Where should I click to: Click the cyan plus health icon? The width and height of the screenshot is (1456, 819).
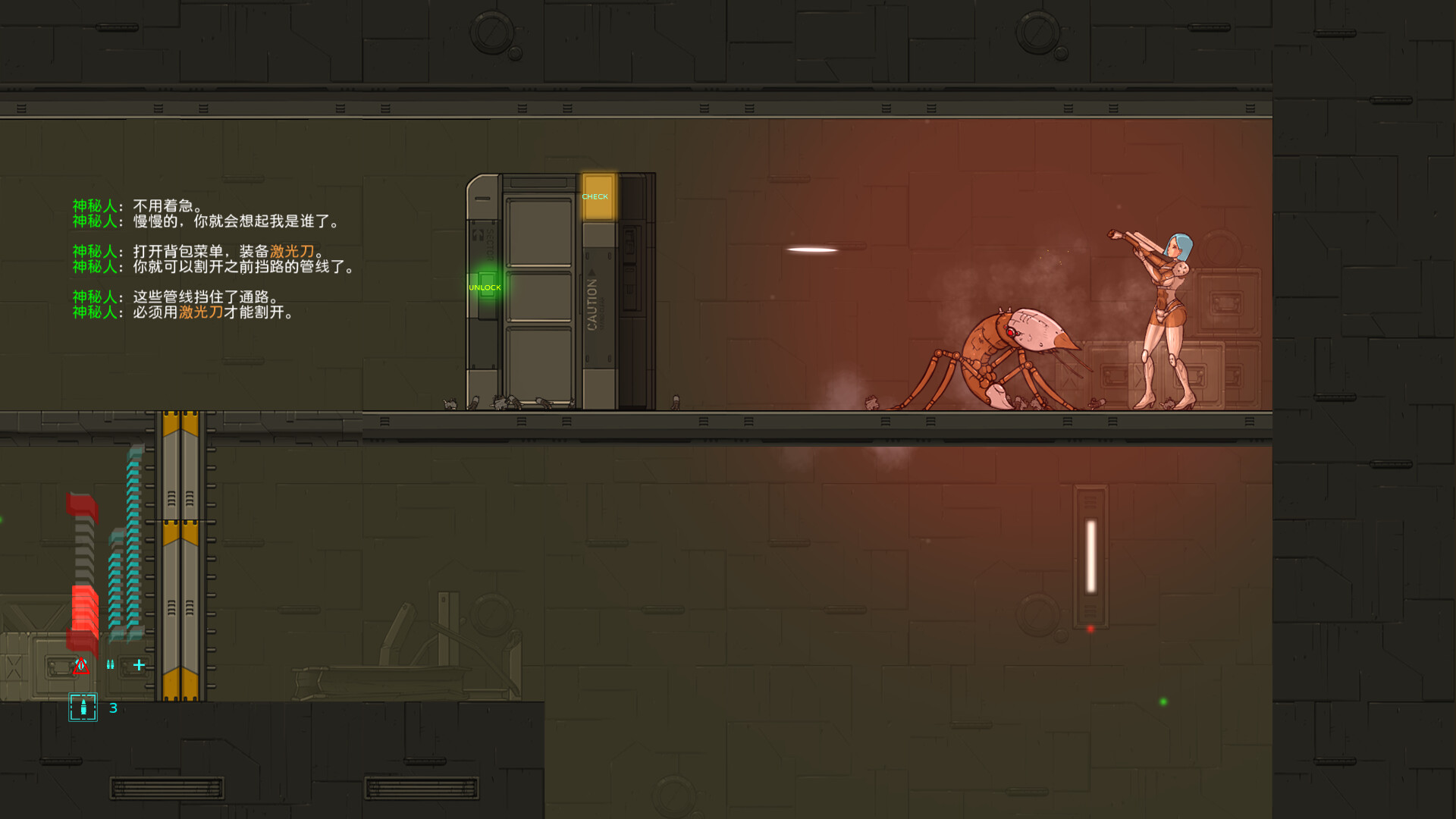(x=139, y=665)
